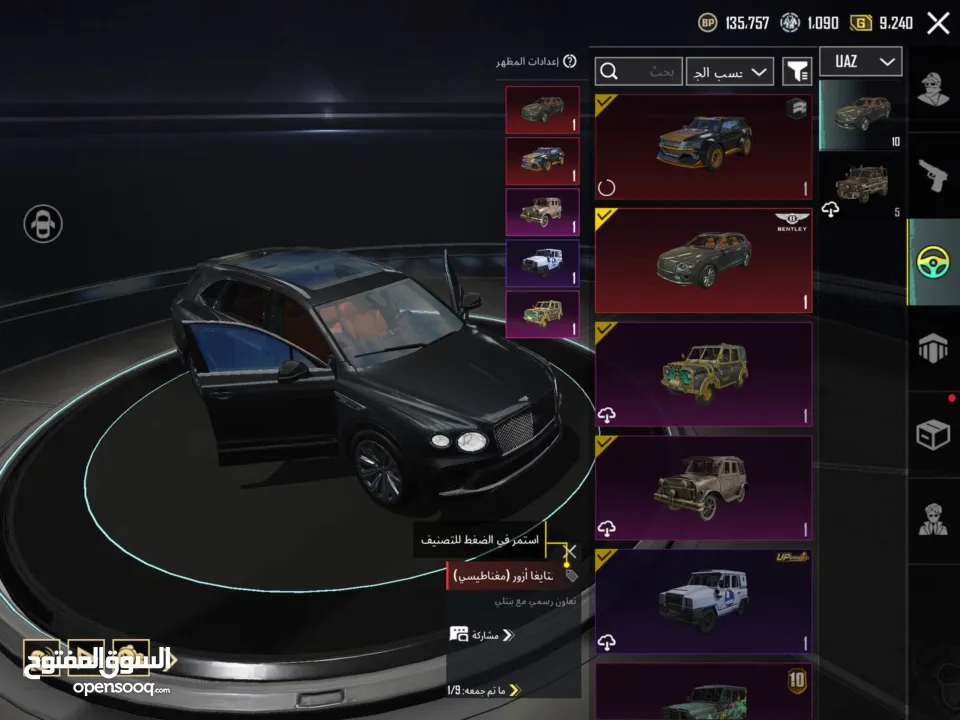960x720 pixels.
Task: Close the skin info popup
Action: [x=569, y=551]
